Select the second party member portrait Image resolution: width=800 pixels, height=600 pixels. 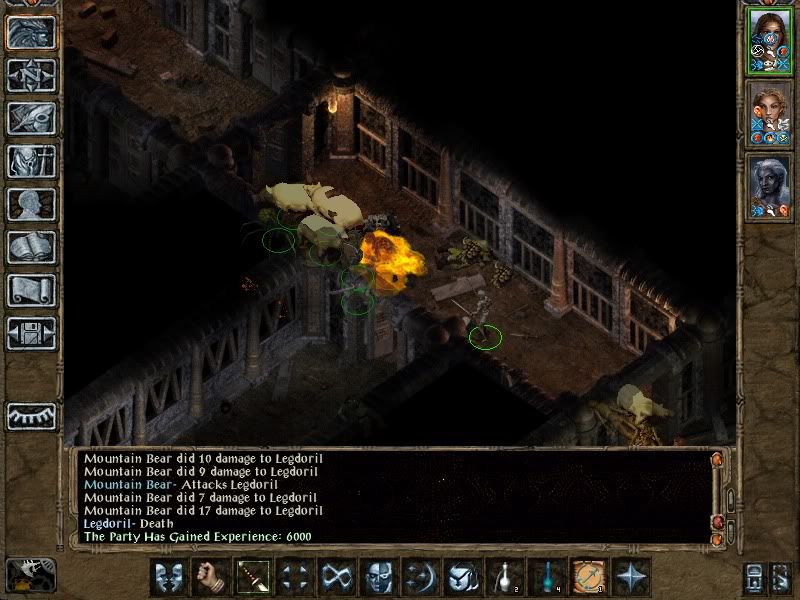(x=769, y=115)
